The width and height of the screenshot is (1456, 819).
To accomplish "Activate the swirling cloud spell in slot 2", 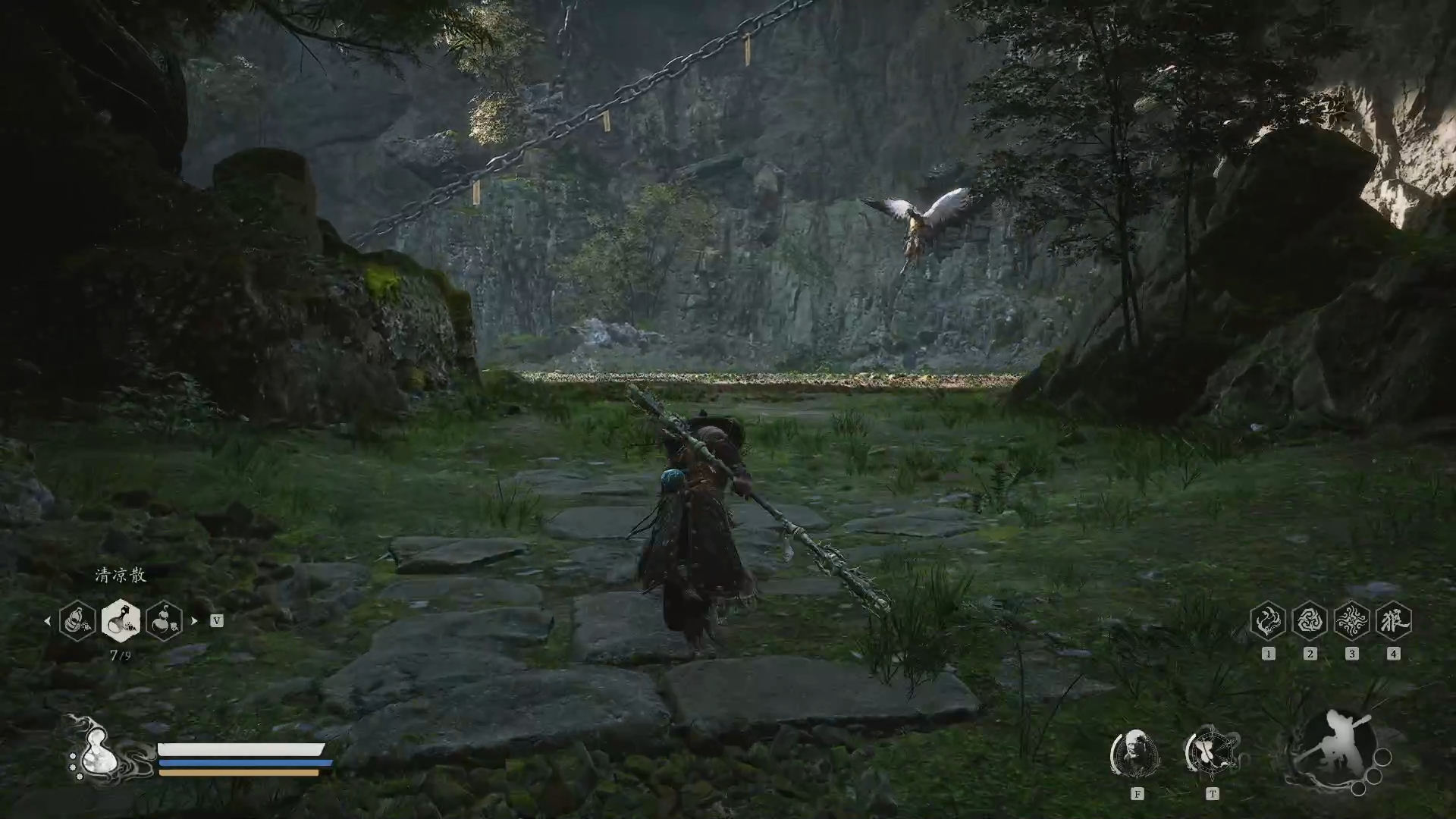I will tap(1310, 621).
